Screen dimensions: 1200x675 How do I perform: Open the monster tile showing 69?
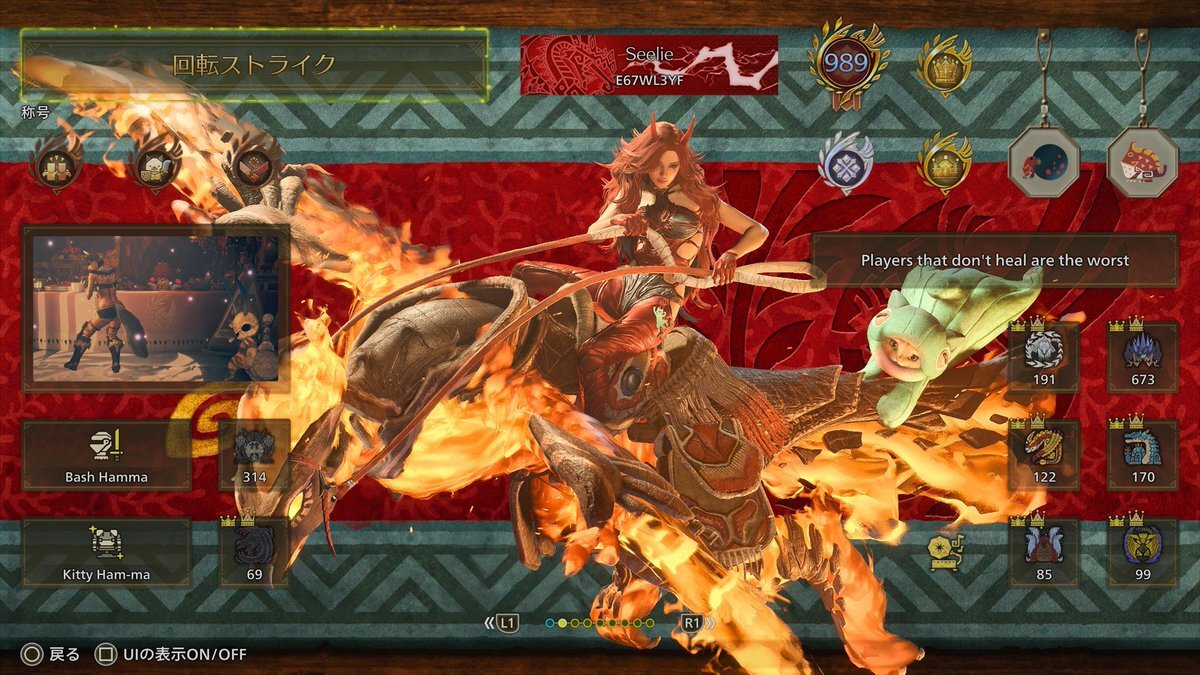[x=254, y=553]
